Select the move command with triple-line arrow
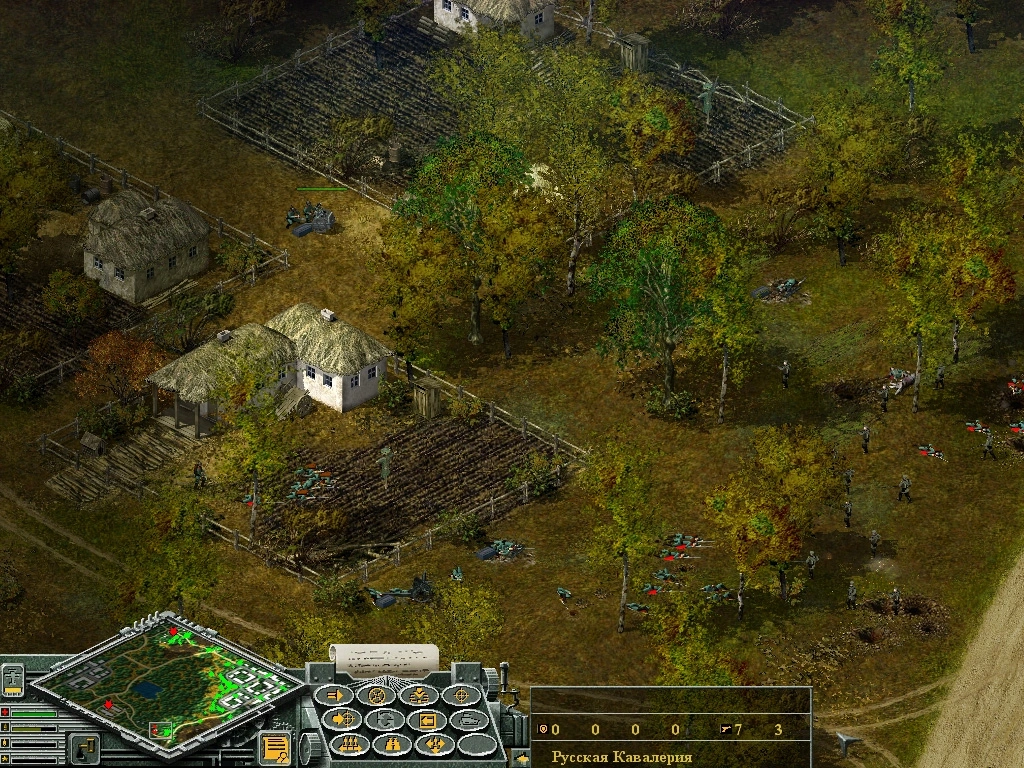This screenshot has width=1024, height=768. tap(336, 695)
